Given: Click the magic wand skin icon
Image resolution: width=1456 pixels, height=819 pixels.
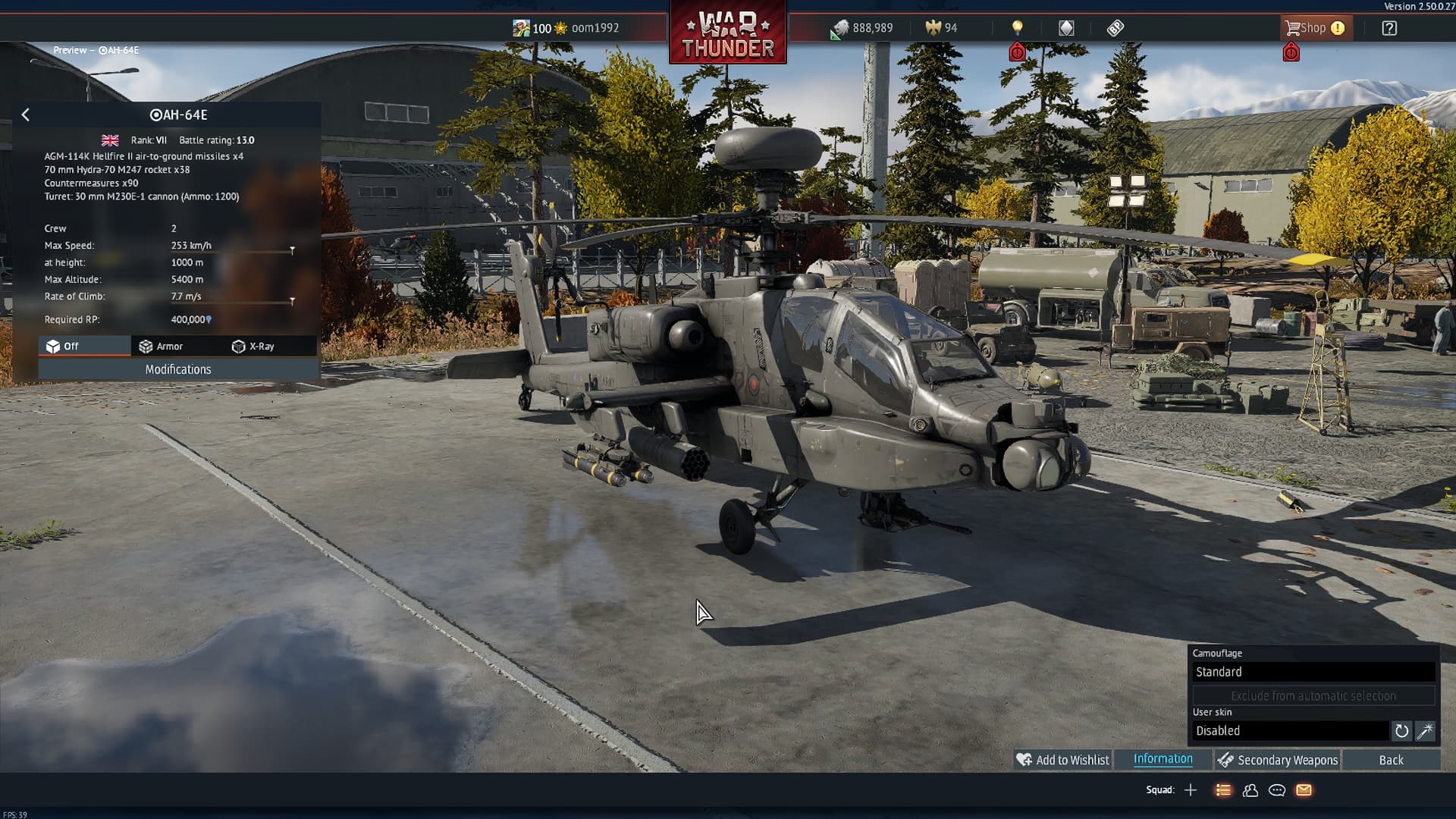Looking at the screenshot, I should click(x=1425, y=731).
